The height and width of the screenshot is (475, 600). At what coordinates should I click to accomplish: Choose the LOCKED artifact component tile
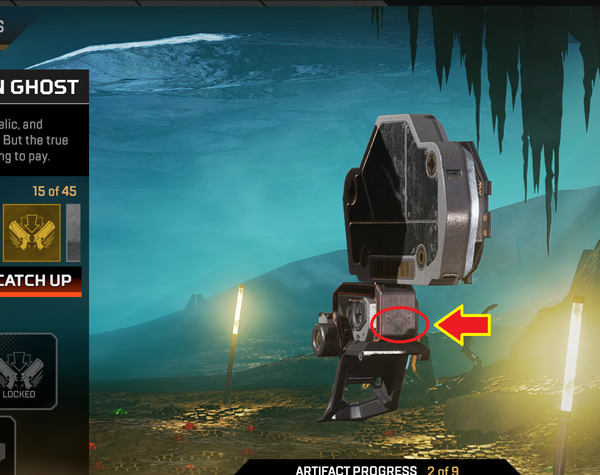pos(20,371)
